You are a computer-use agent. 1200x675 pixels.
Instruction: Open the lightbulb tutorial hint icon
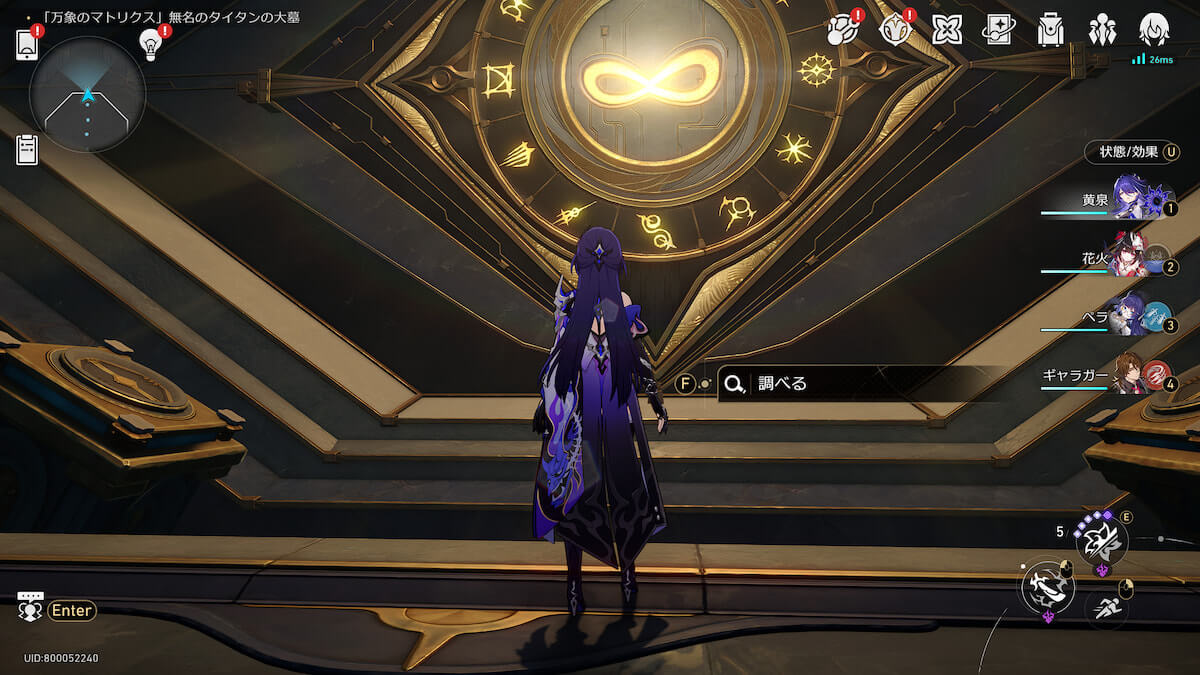(151, 45)
